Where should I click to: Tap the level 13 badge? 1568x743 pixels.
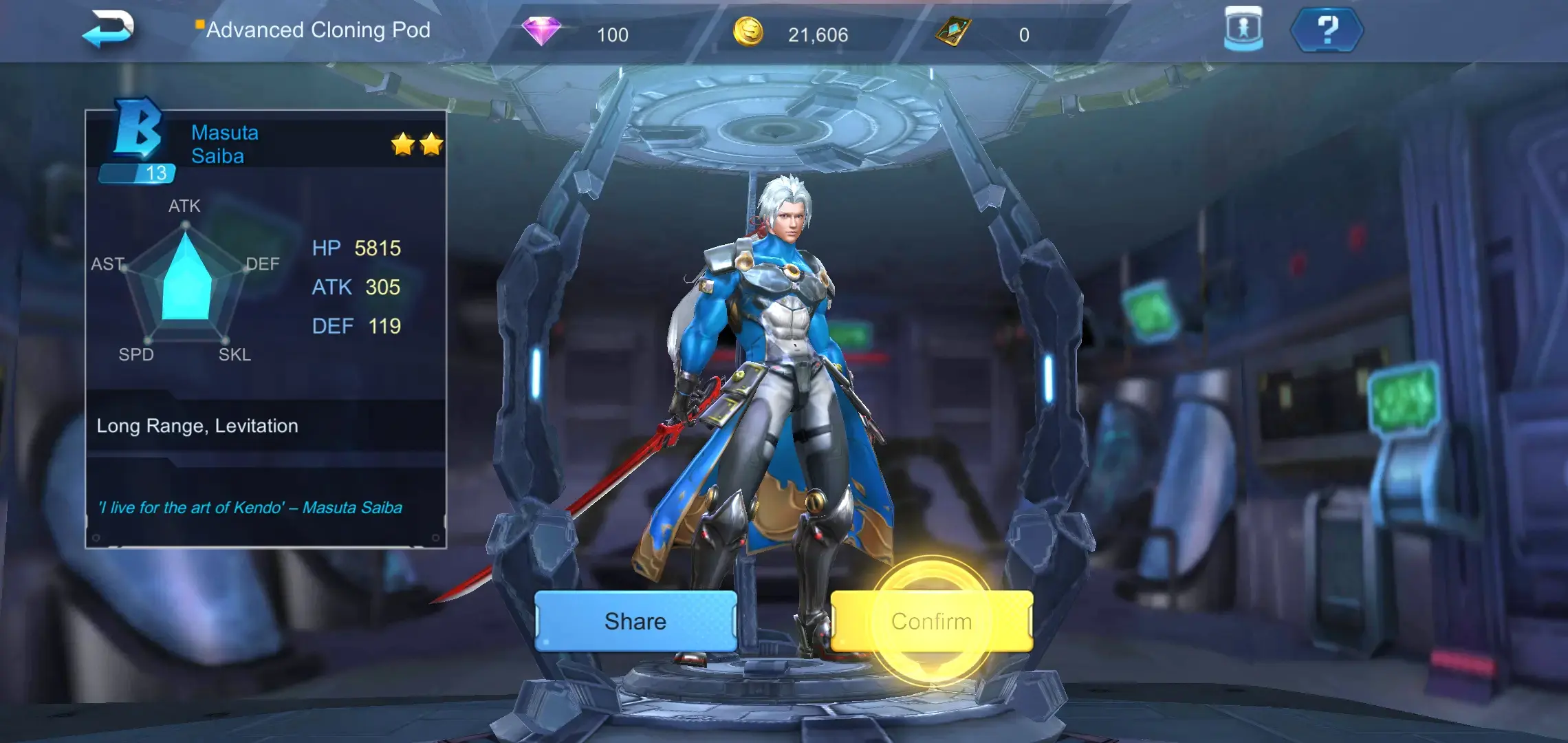click(138, 174)
